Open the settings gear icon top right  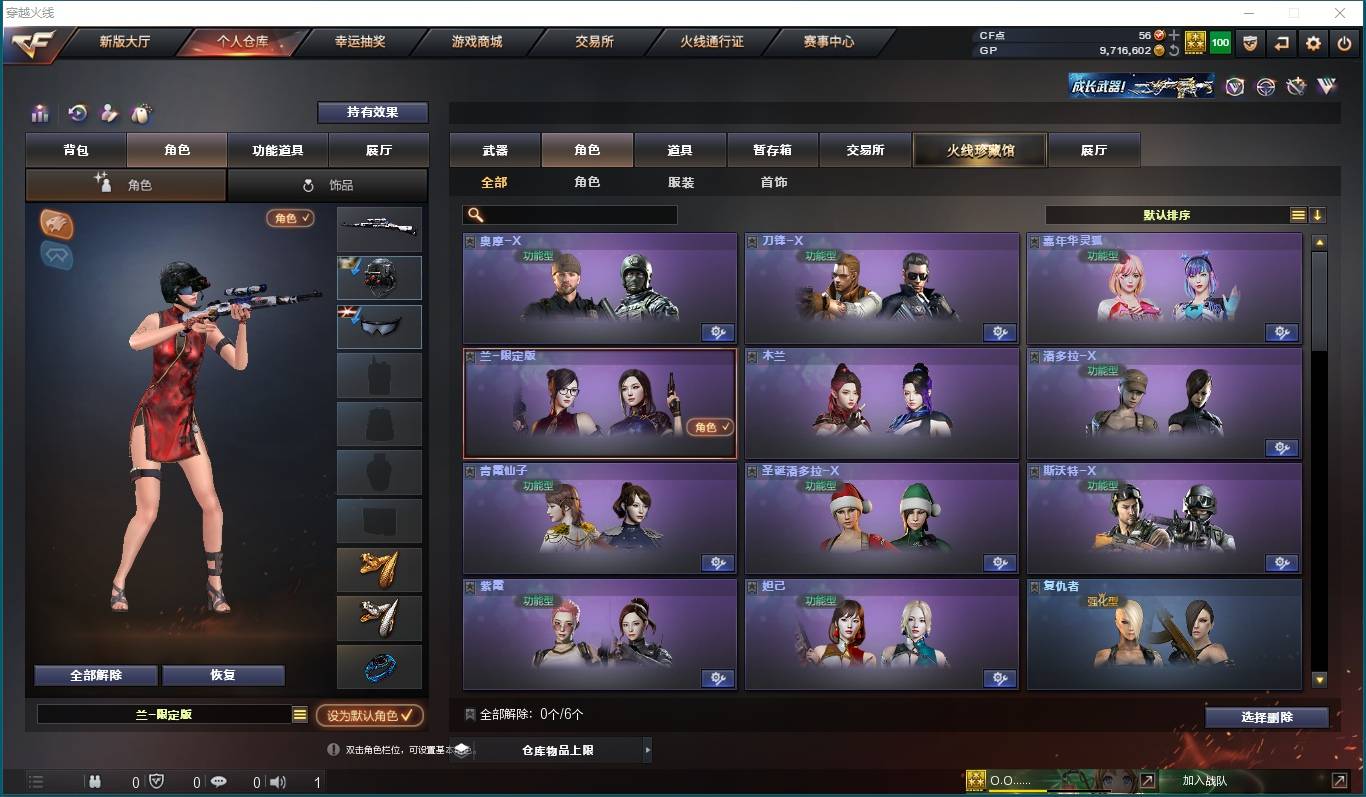tap(1313, 43)
